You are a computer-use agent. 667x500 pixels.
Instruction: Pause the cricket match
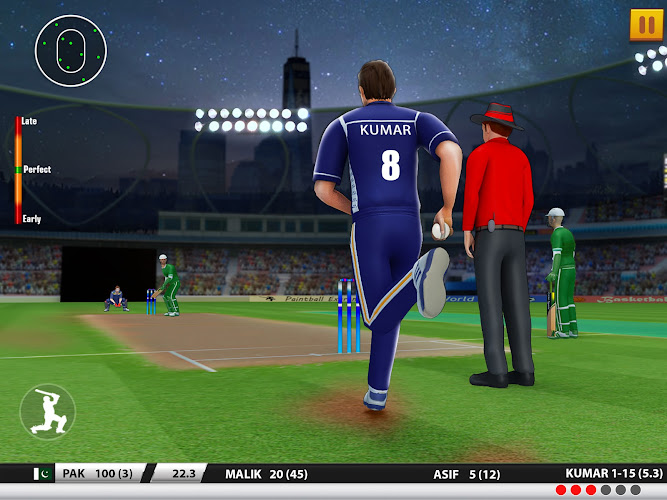(645, 24)
